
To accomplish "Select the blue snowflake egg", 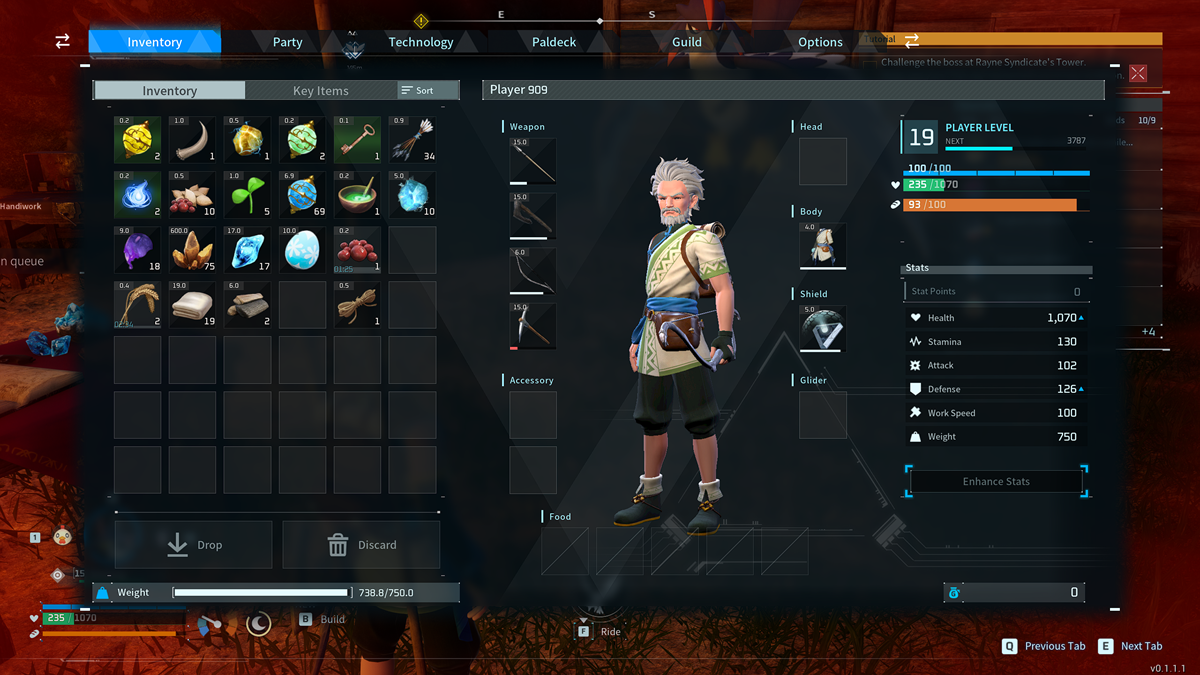I will (x=302, y=250).
